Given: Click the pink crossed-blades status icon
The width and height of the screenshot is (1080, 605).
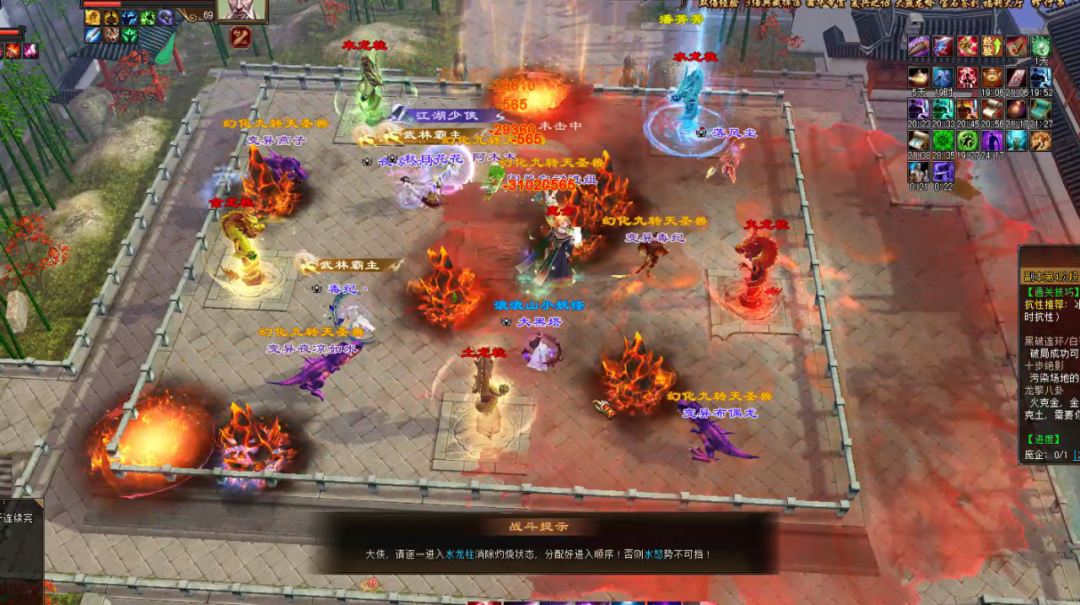Looking at the screenshot, I should 29,51.
